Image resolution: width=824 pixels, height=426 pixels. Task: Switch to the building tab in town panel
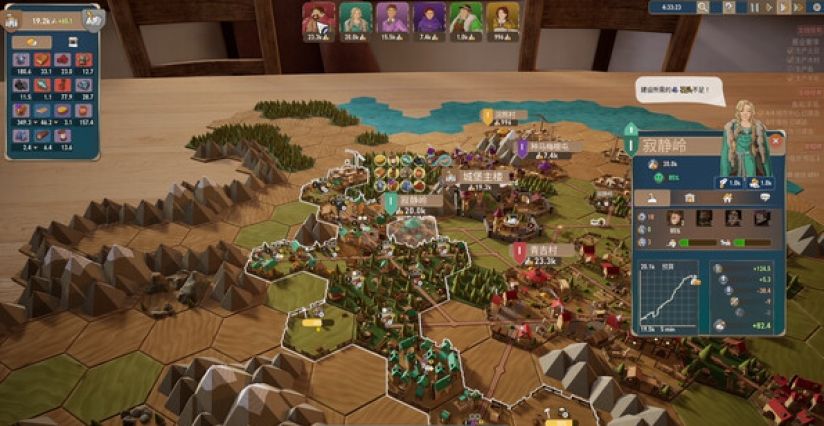tap(690, 198)
